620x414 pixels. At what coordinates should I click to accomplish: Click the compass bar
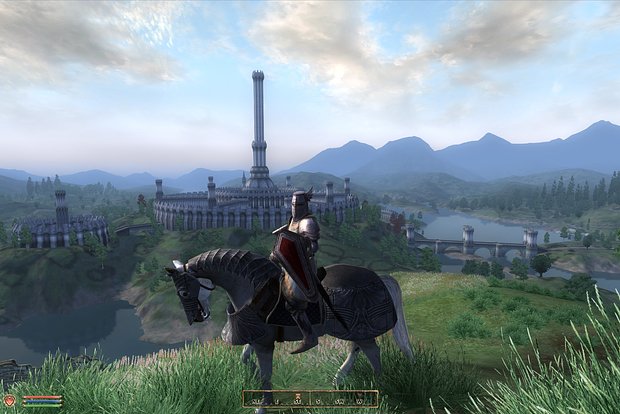pyautogui.click(x=310, y=398)
